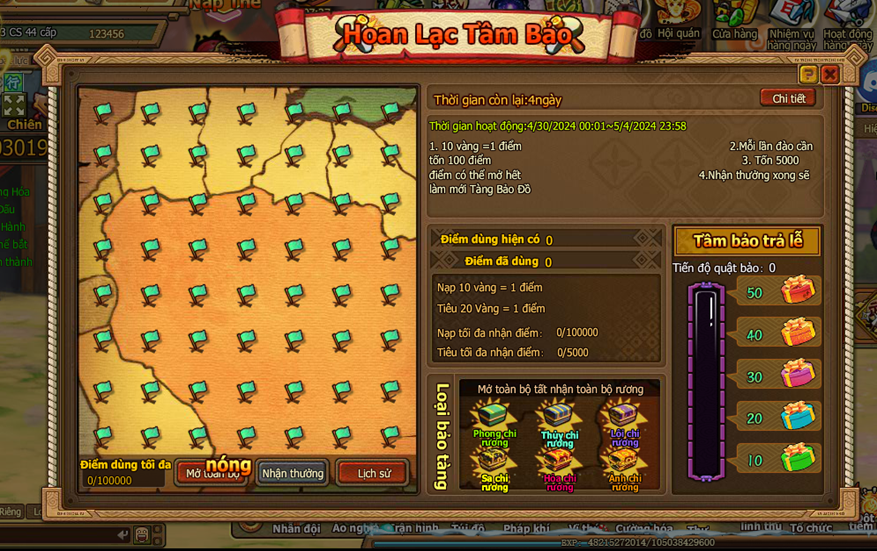Open Tầm bảo trả lễ rewards
The width and height of the screenshot is (877, 551).
[x=747, y=241]
